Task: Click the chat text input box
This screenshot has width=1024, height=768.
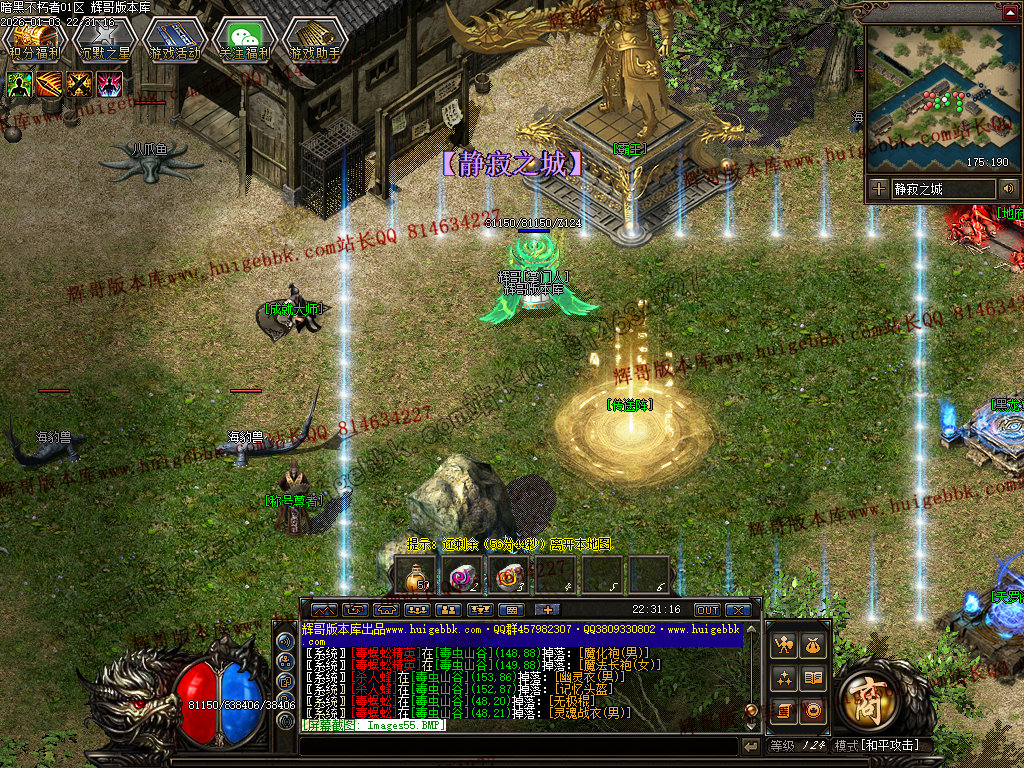Action: tap(518, 746)
